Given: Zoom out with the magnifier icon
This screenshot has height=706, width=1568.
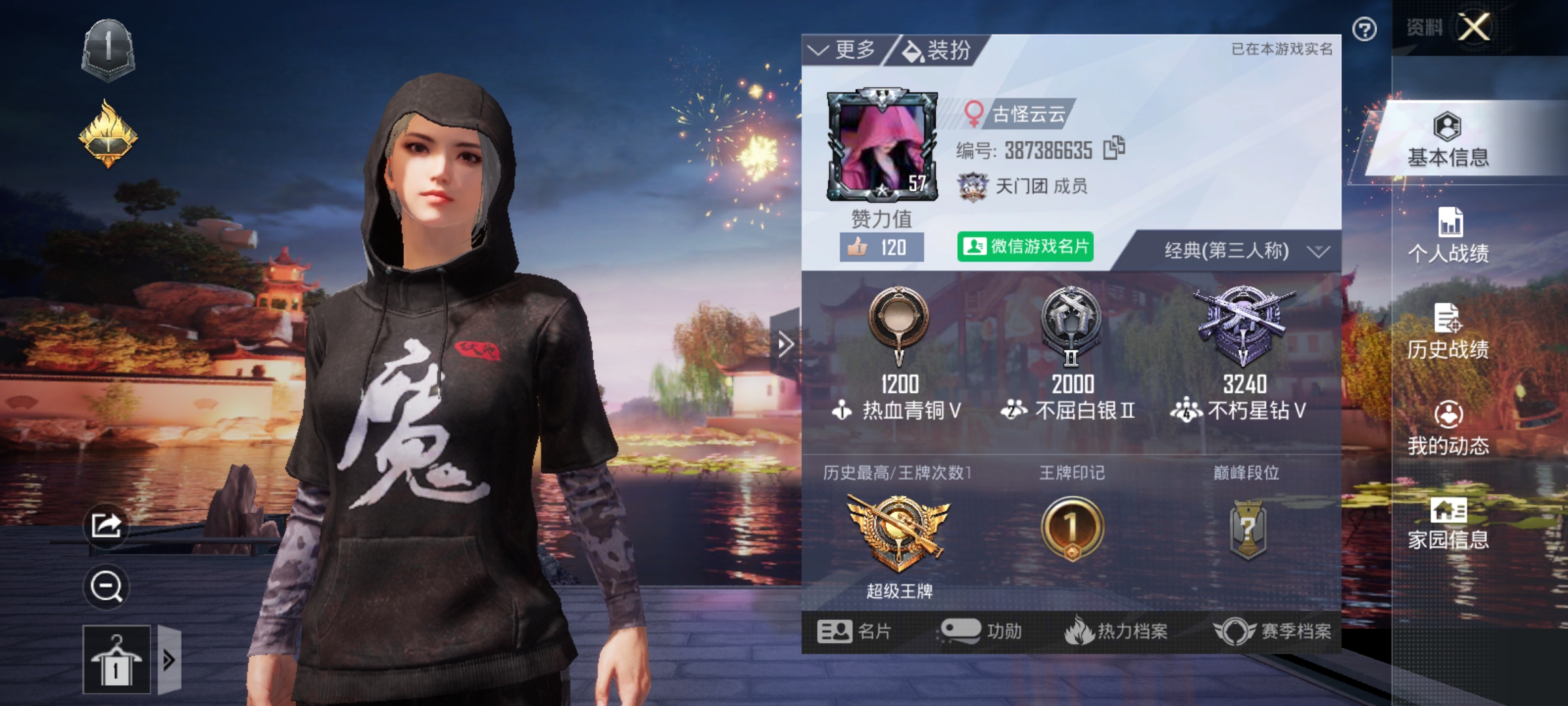Looking at the screenshot, I should coord(106,586).
